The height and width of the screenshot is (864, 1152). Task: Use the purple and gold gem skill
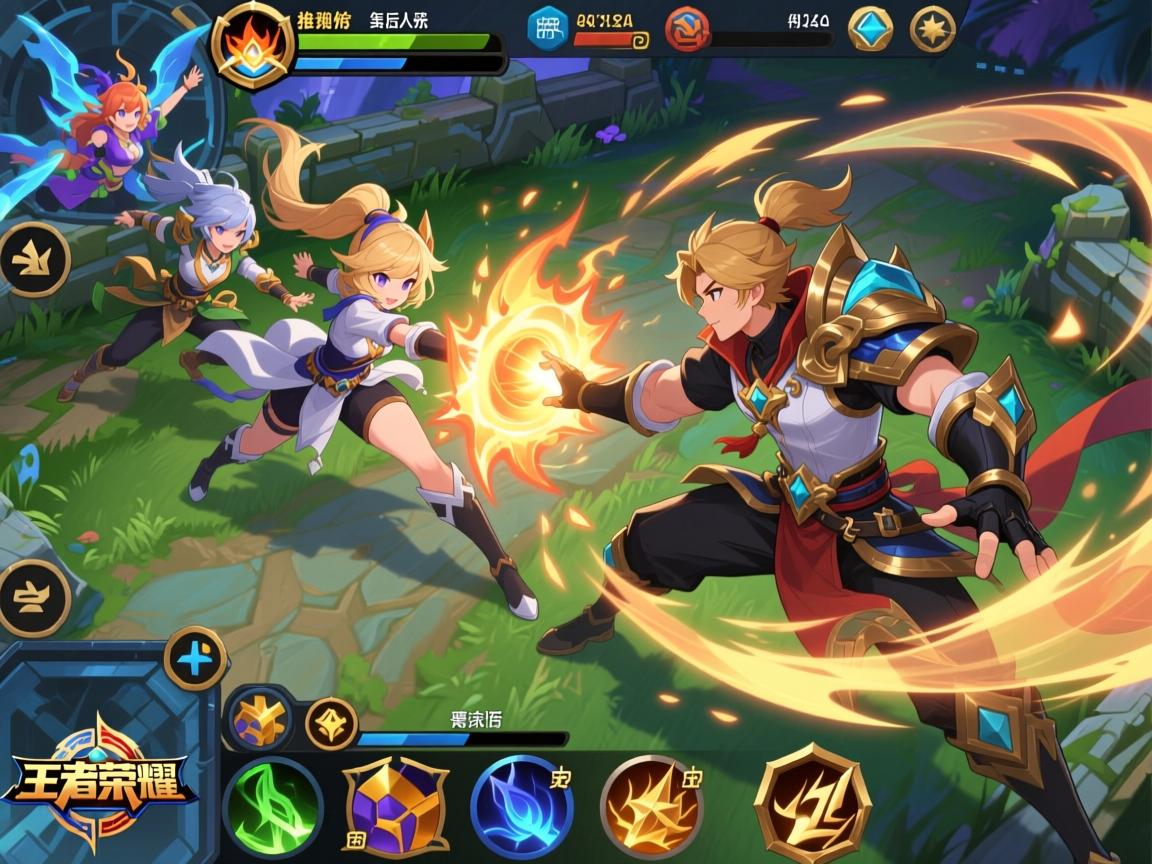pyautogui.click(x=395, y=806)
